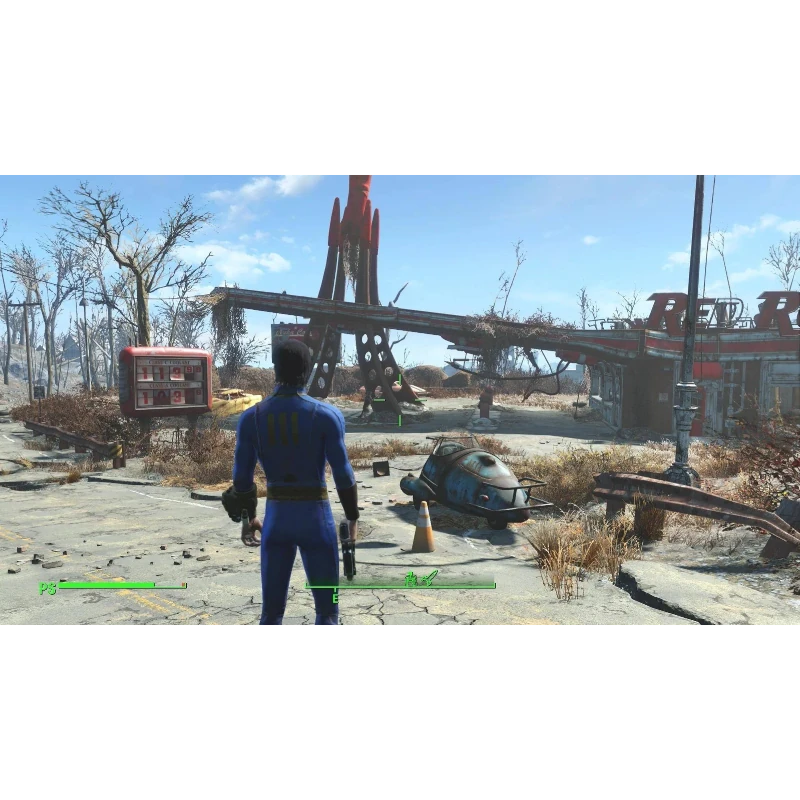Click the compass bar on the HUD
Screen dimensions: 800x800
[x=400, y=586]
